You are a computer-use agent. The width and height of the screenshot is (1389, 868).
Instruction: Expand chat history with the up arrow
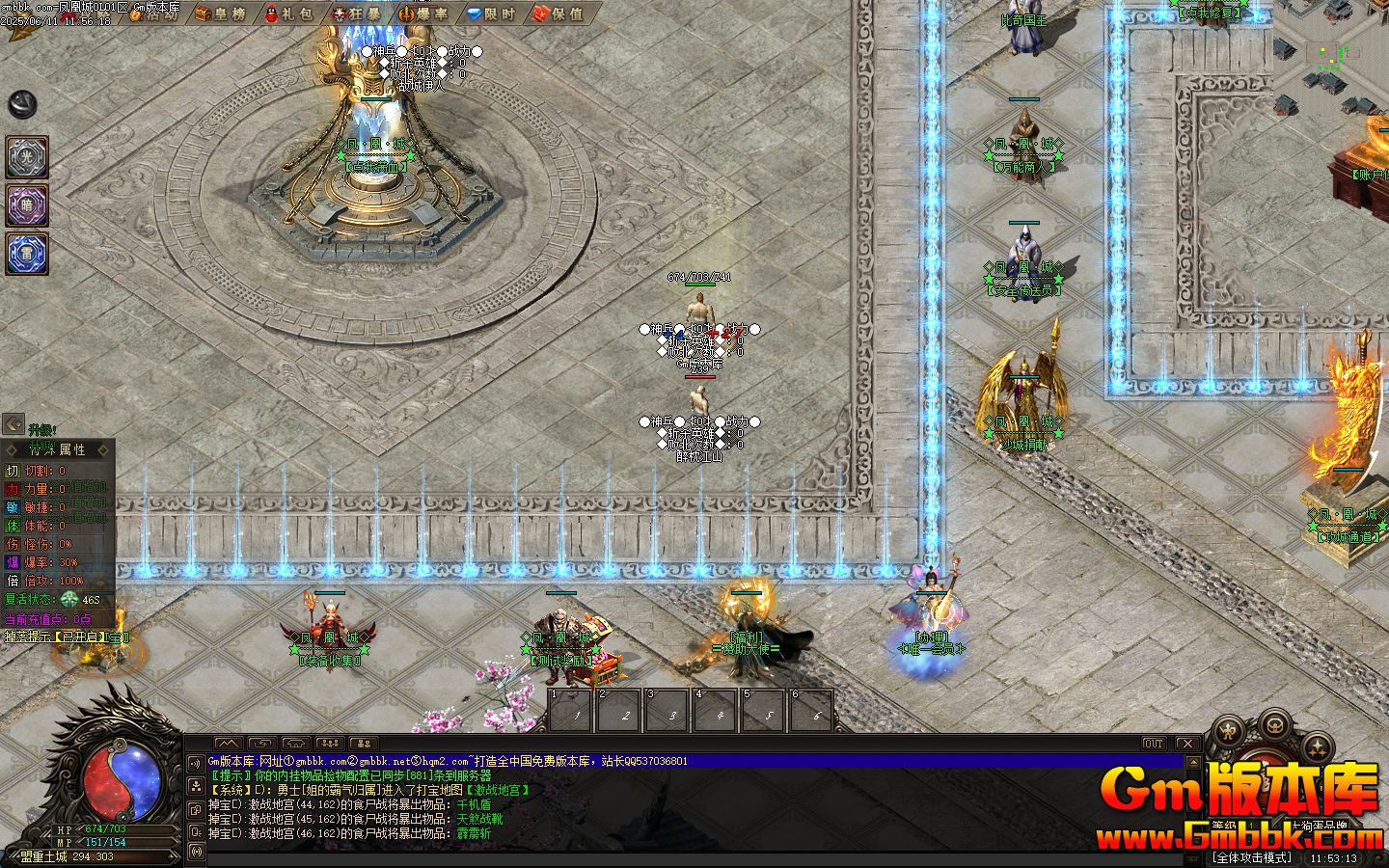pos(1192,760)
